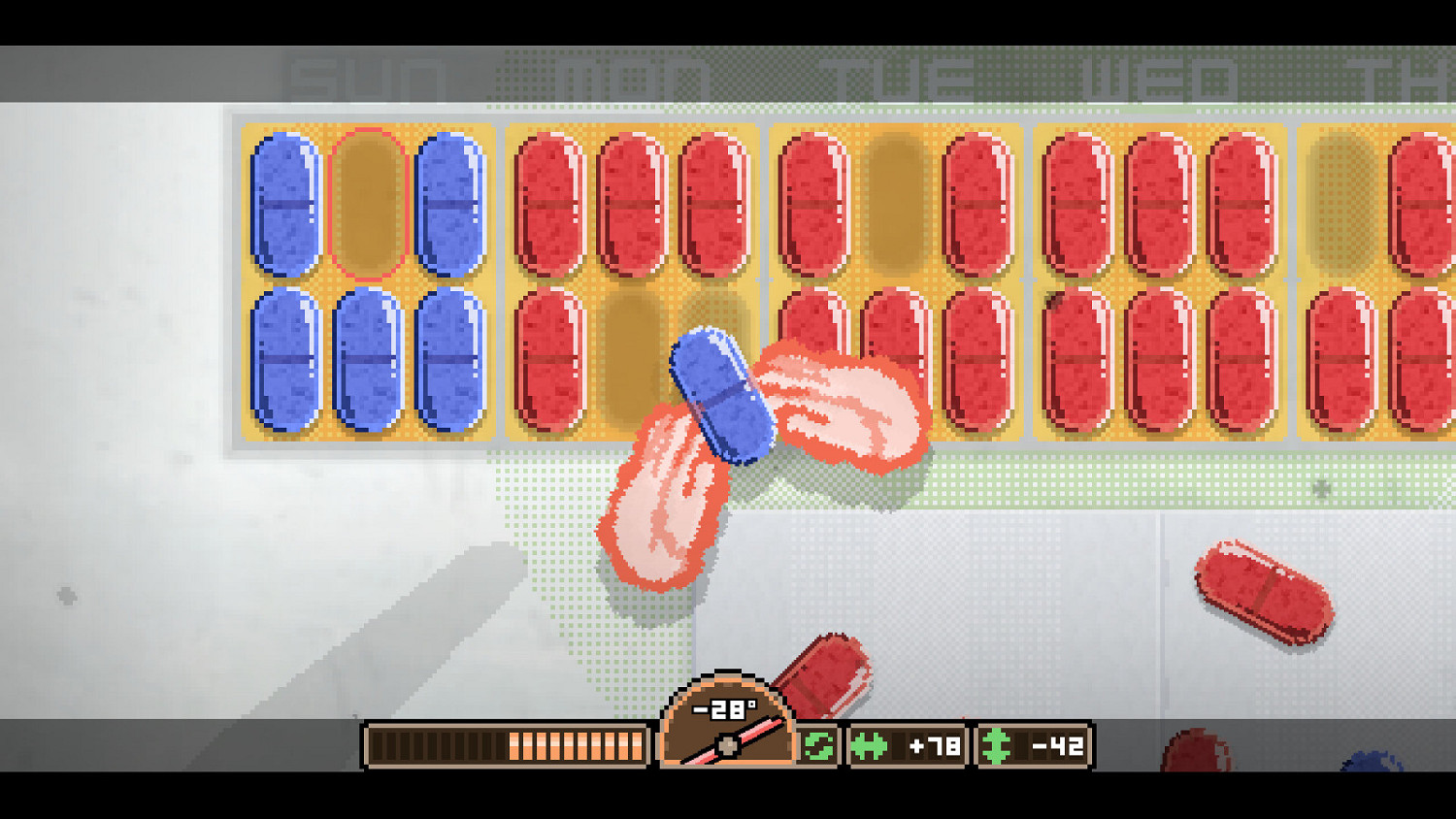The height and width of the screenshot is (819, 1456).
Task: Click the green rotation refresh icon
Action: tap(820, 746)
